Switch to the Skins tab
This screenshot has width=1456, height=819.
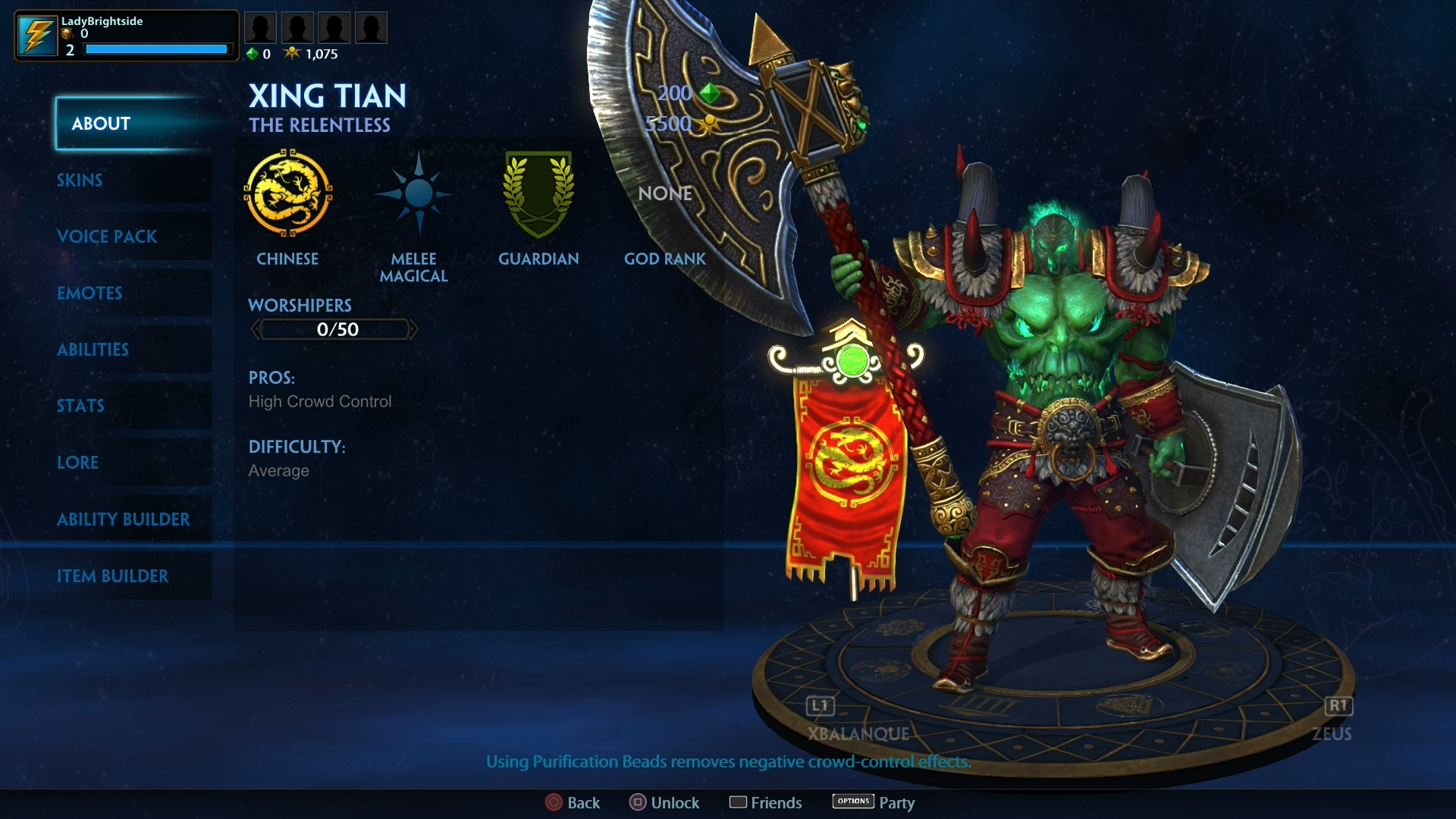79,180
